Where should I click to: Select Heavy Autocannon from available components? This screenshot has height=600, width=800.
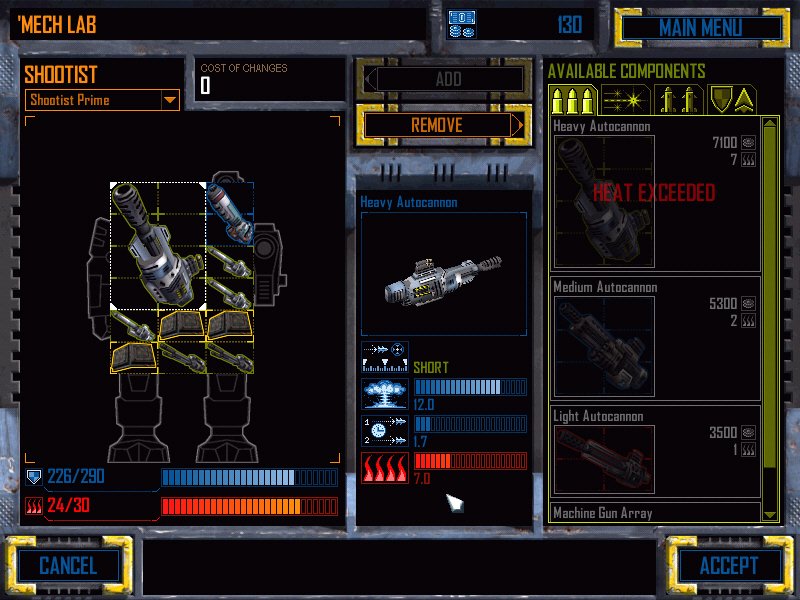click(655, 195)
